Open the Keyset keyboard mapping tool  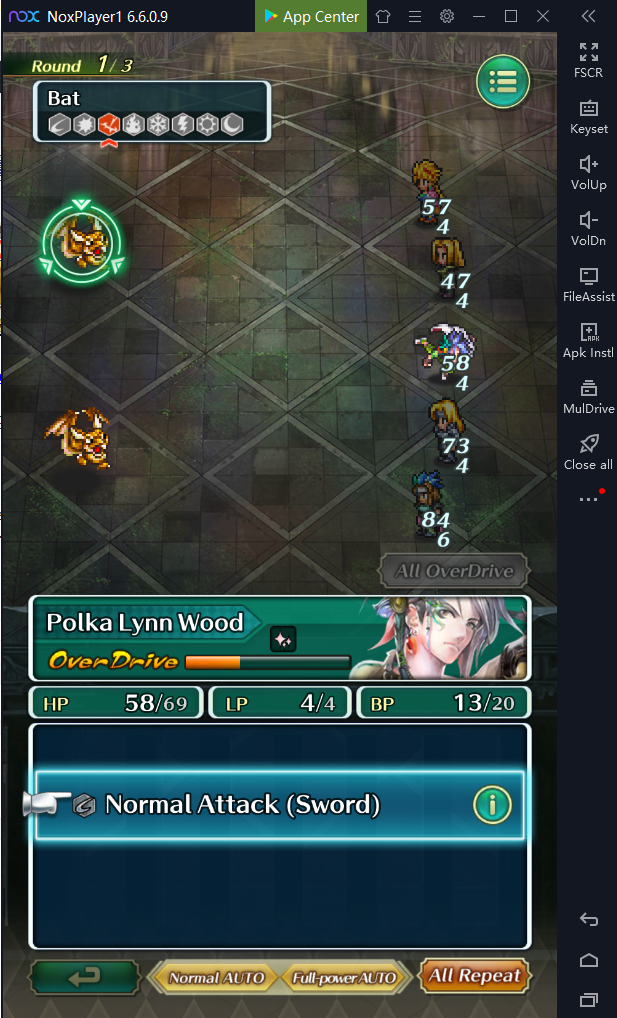click(588, 115)
